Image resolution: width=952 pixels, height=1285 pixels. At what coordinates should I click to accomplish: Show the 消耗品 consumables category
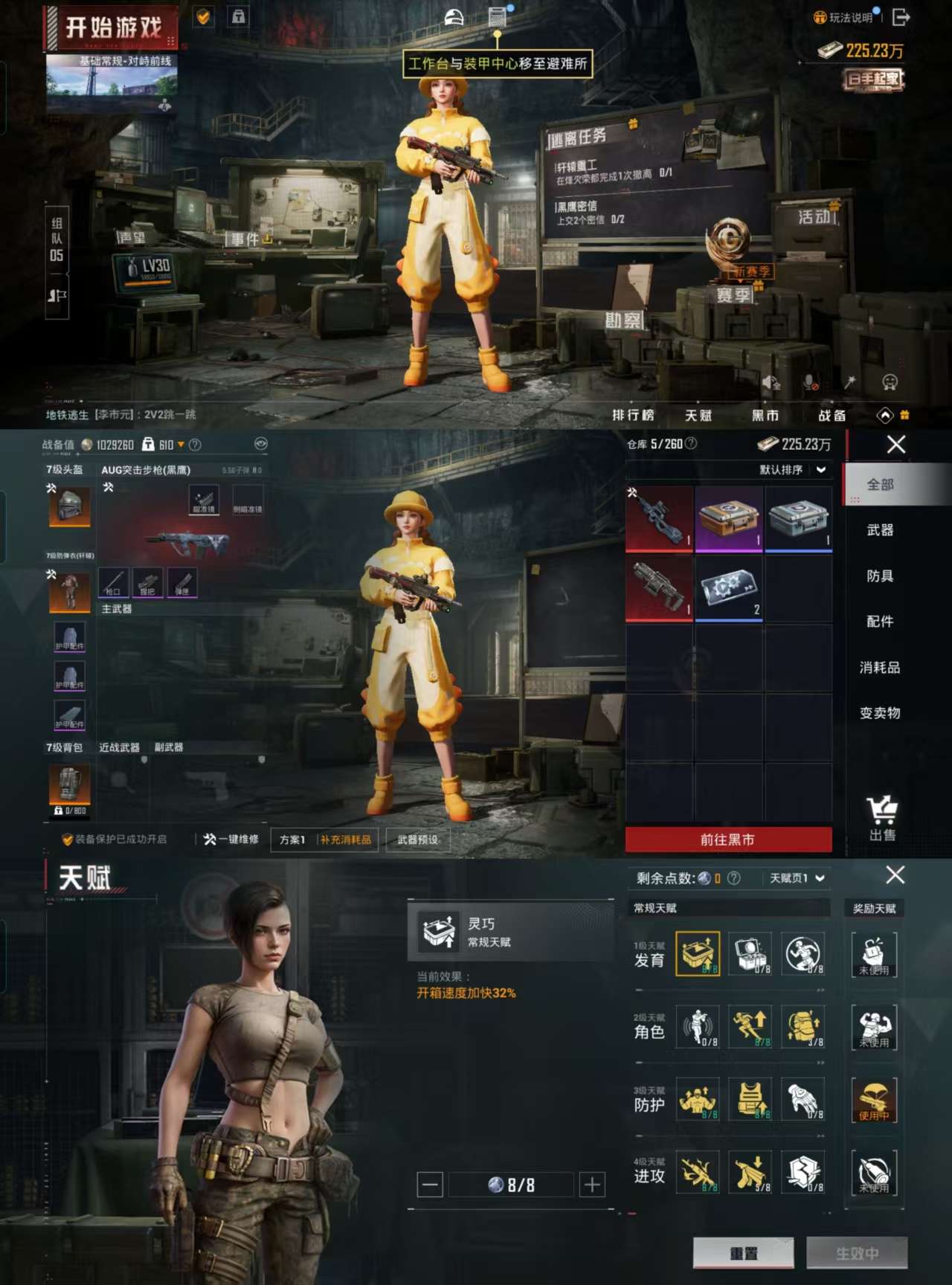tap(880, 667)
